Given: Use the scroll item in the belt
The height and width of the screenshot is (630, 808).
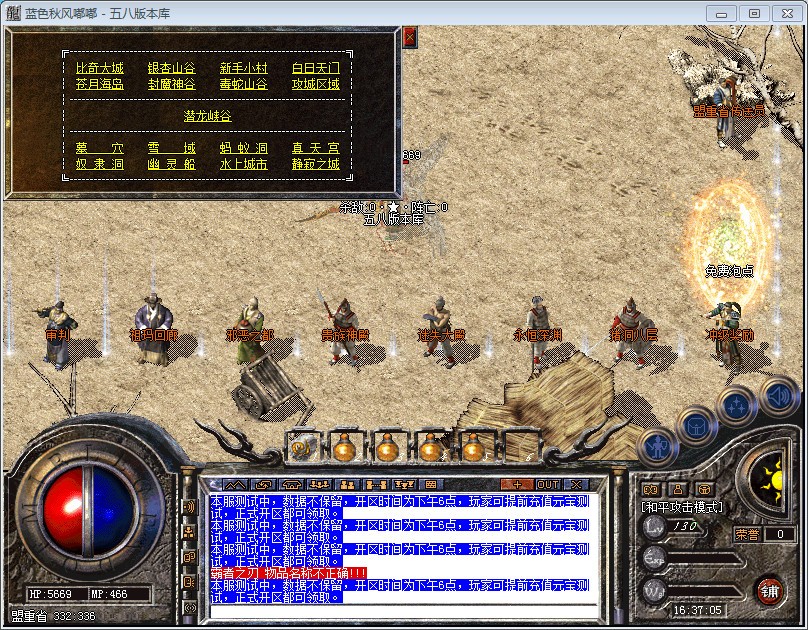Looking at the screenshot, I should 301,447.
